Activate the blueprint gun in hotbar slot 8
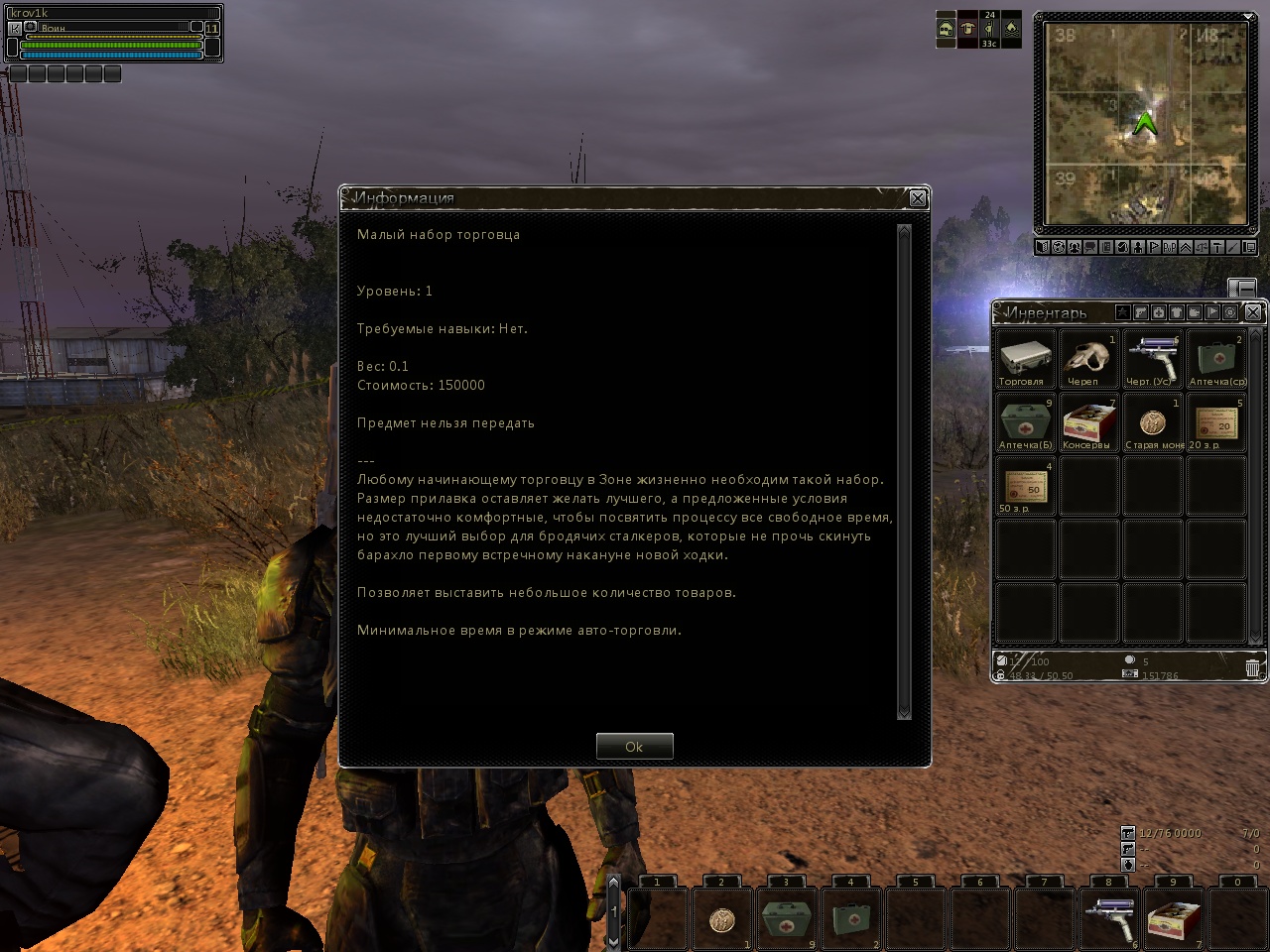1270x952 pixels. tap(1108, 918)
